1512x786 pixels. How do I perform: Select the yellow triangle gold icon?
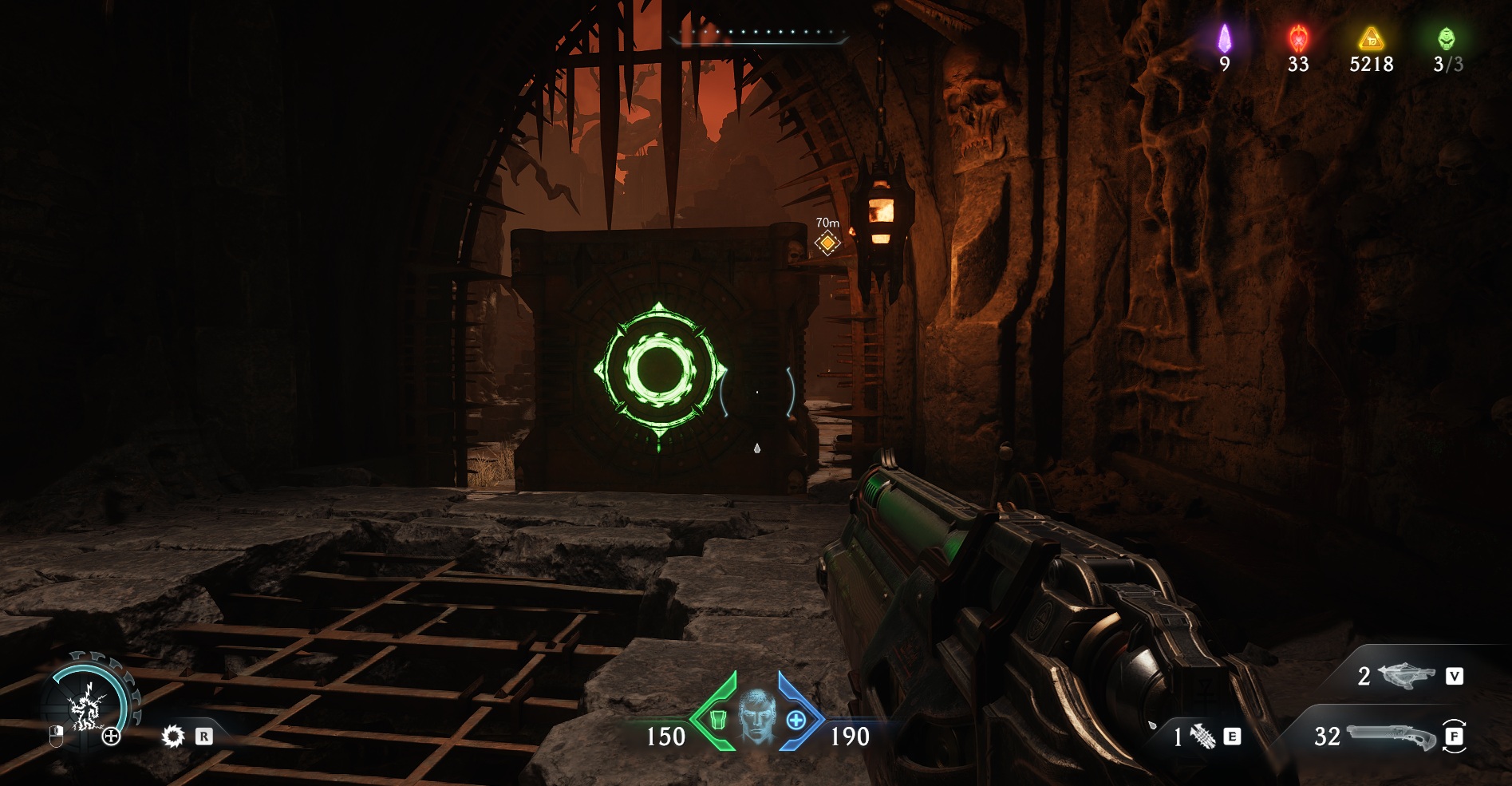pos(1371,38)
